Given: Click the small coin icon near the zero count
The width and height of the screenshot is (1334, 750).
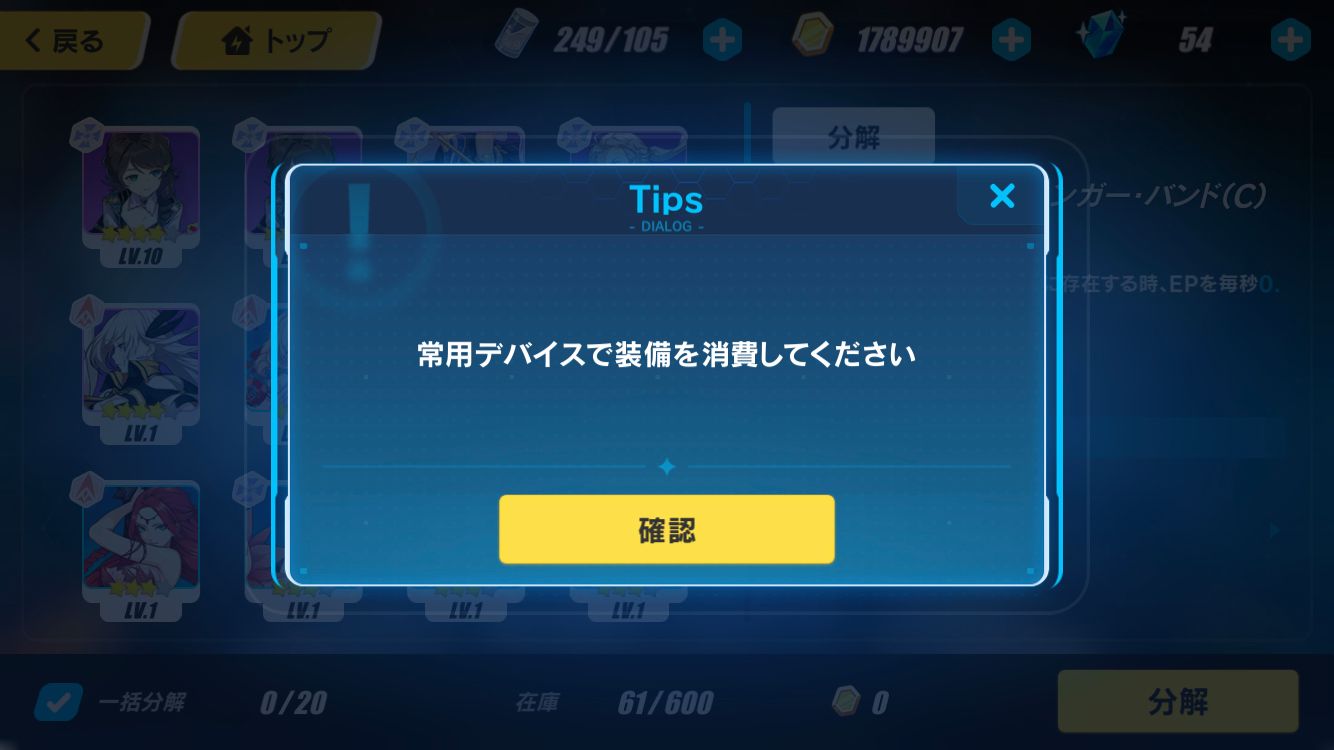Looking at the screenshot, I should point(847,702).
